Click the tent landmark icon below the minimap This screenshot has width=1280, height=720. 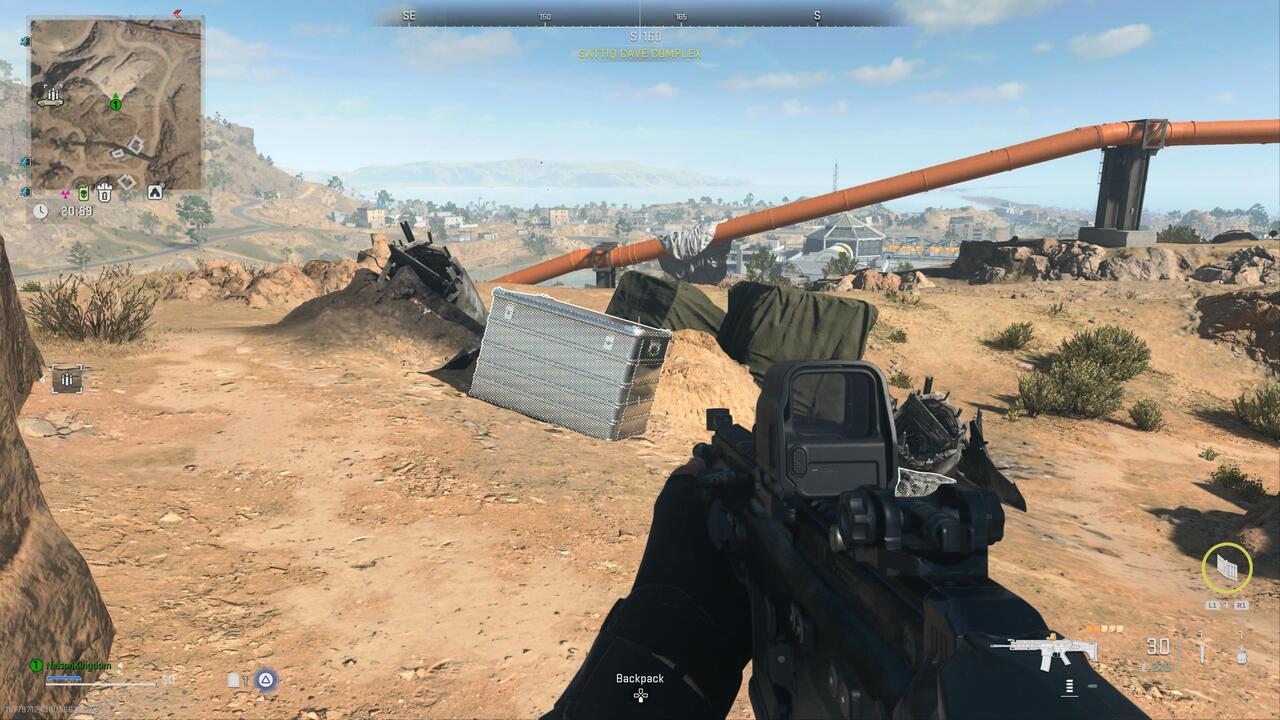click(155, 190)
